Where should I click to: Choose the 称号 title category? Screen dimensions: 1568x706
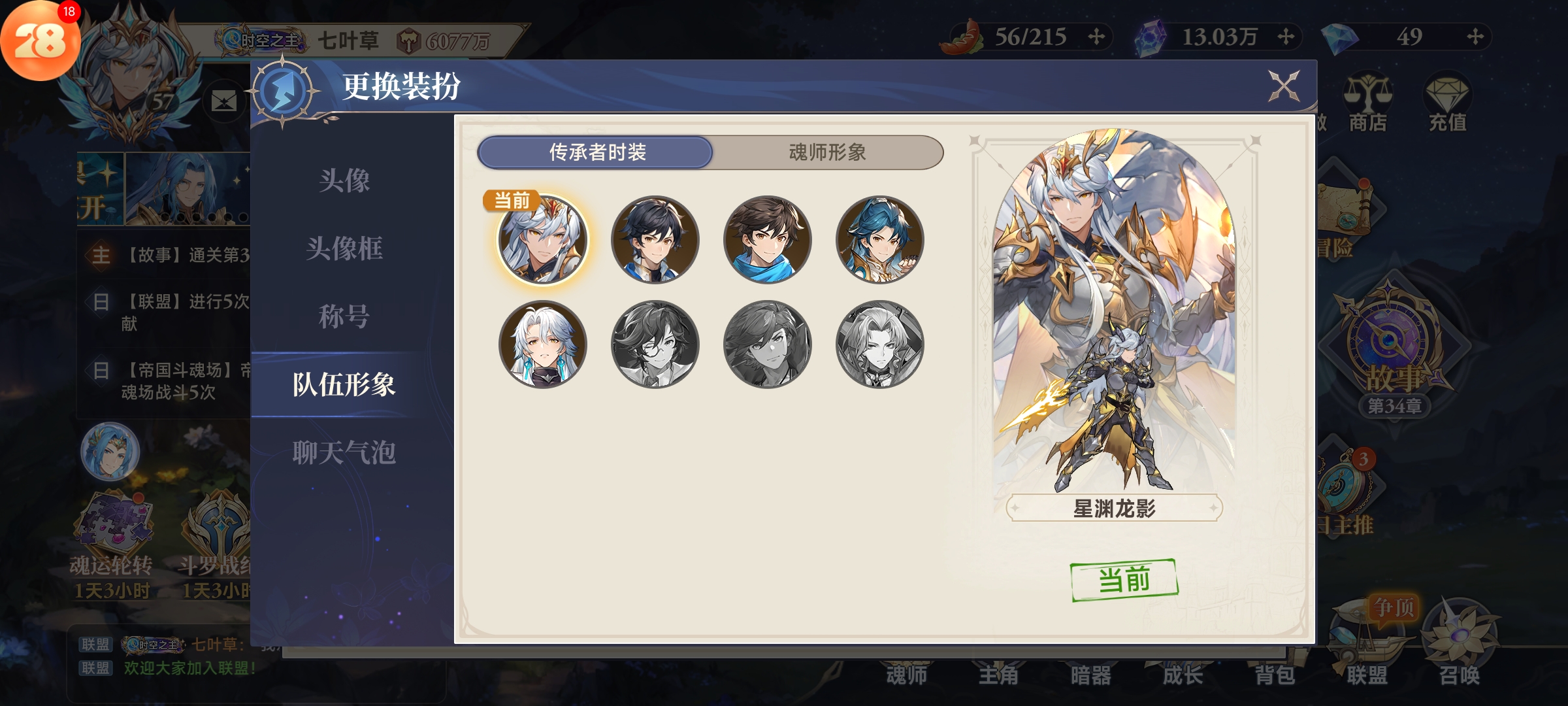(344, 316)
